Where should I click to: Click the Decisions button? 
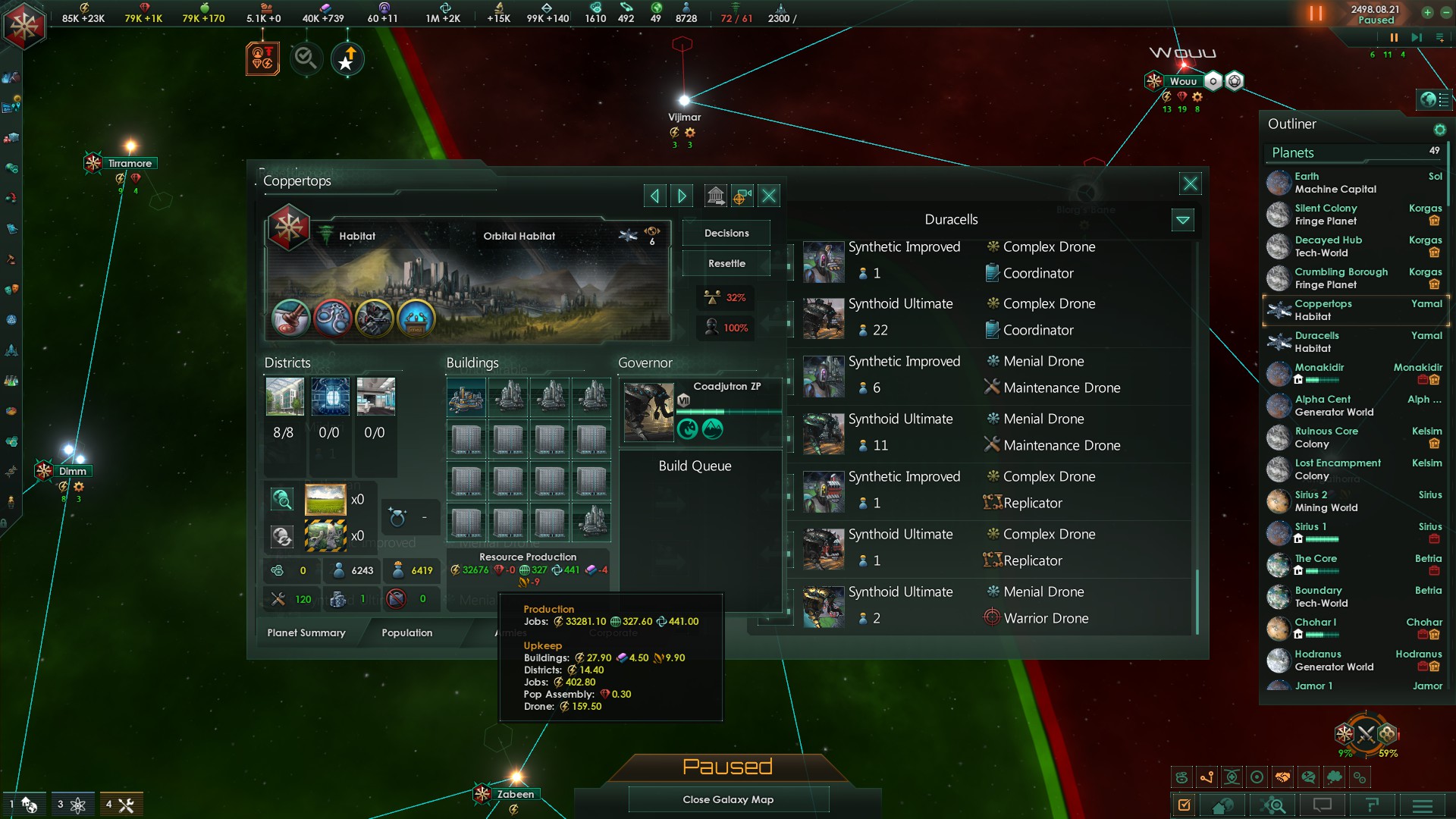(x=725, y=233)
